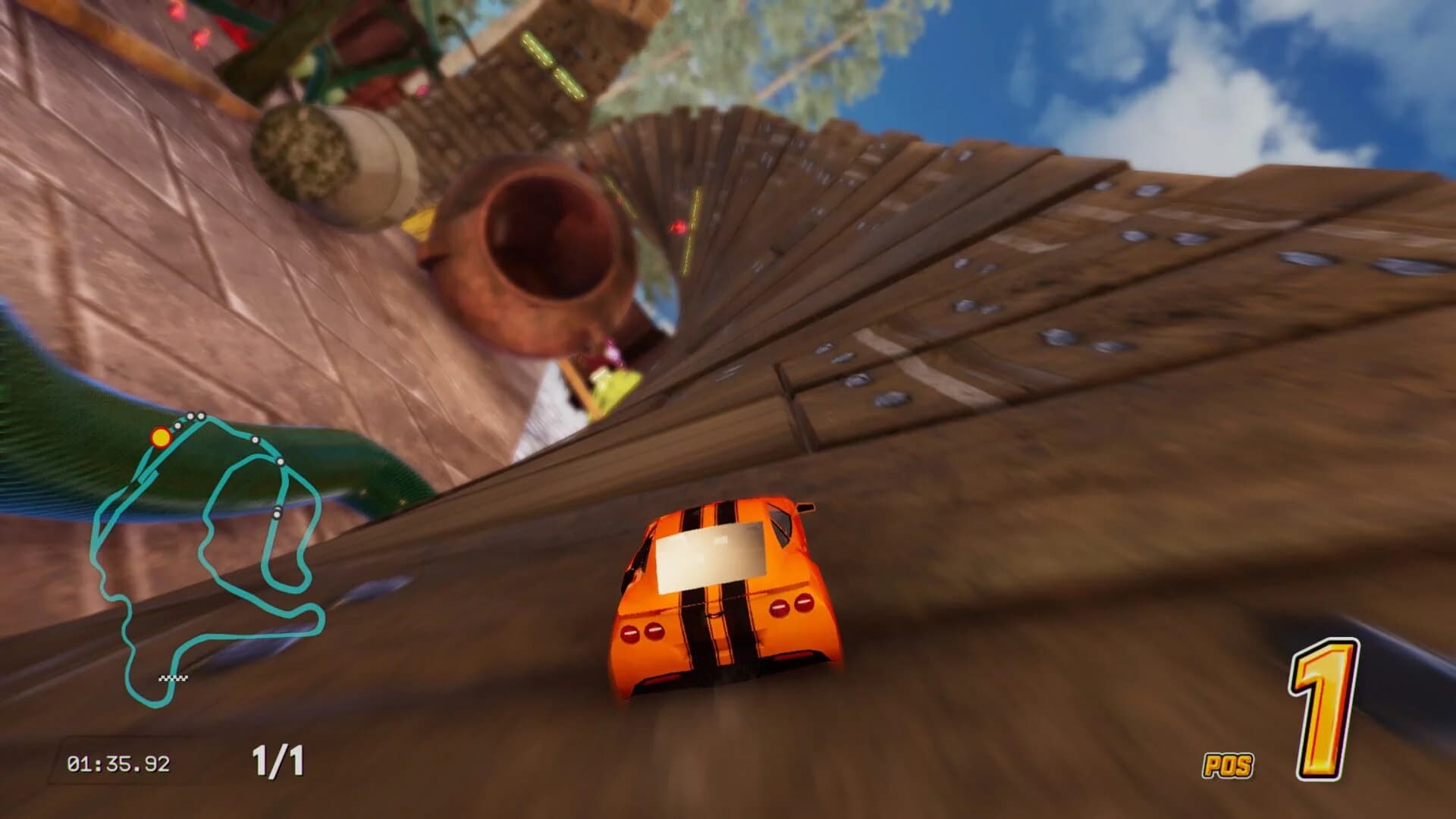Click the checkered finish line on the minimap
The width and height of the screenshot is (1456, 819).
(173, 678)
